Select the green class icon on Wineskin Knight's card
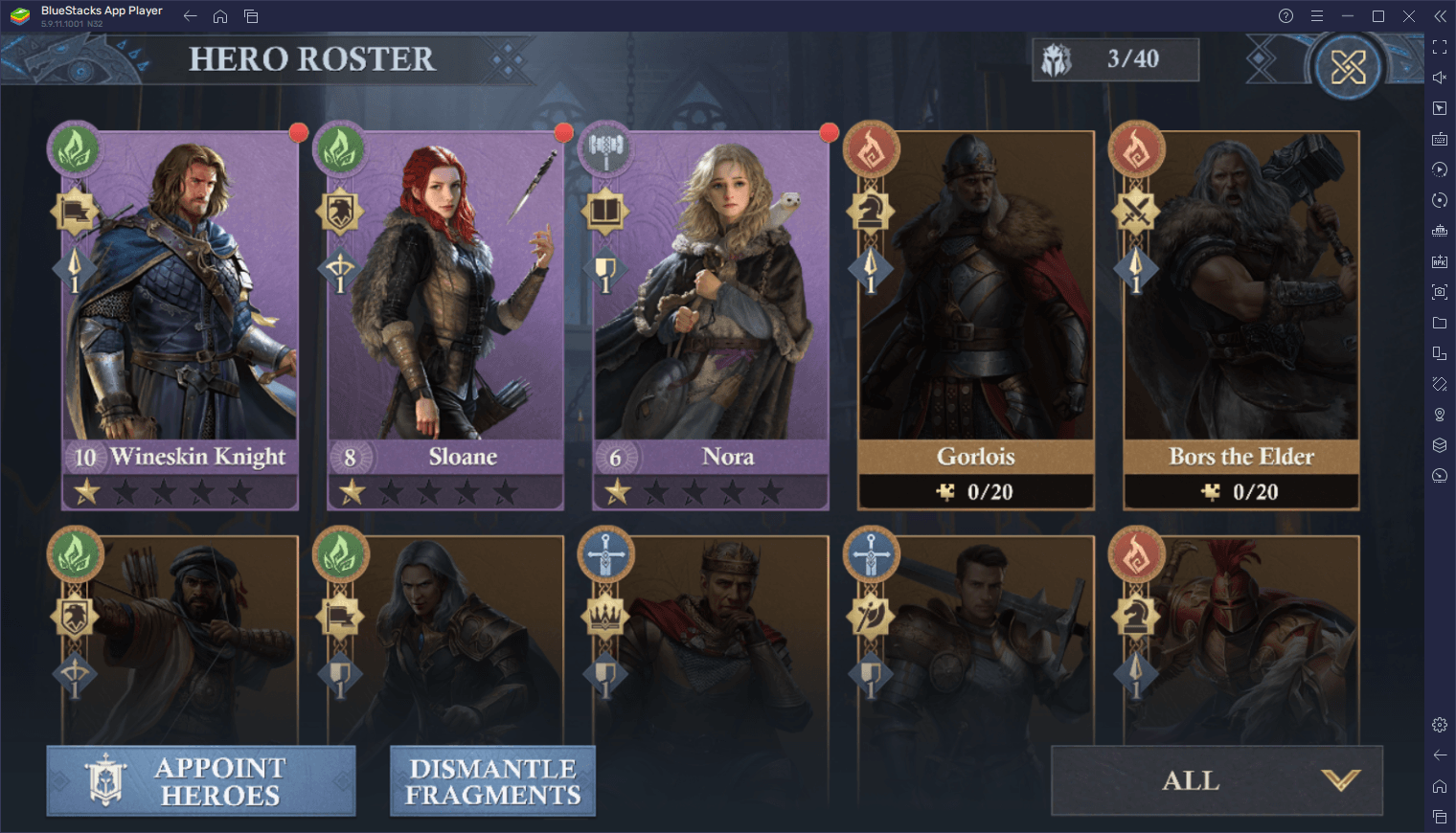 pyautogui.click(x=75, y=150)
